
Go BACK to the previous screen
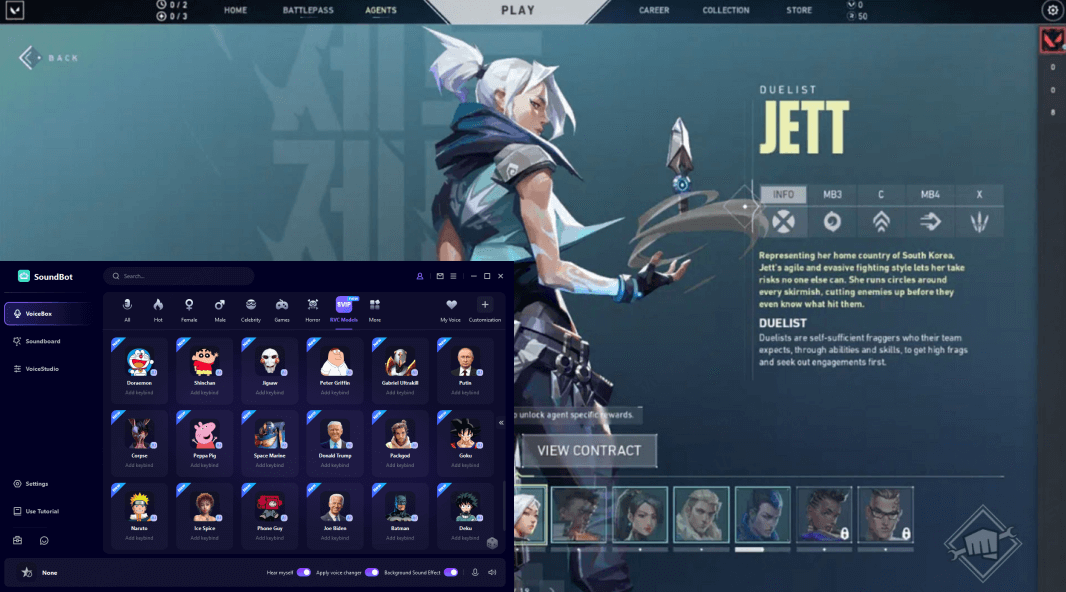coord(49,57)
